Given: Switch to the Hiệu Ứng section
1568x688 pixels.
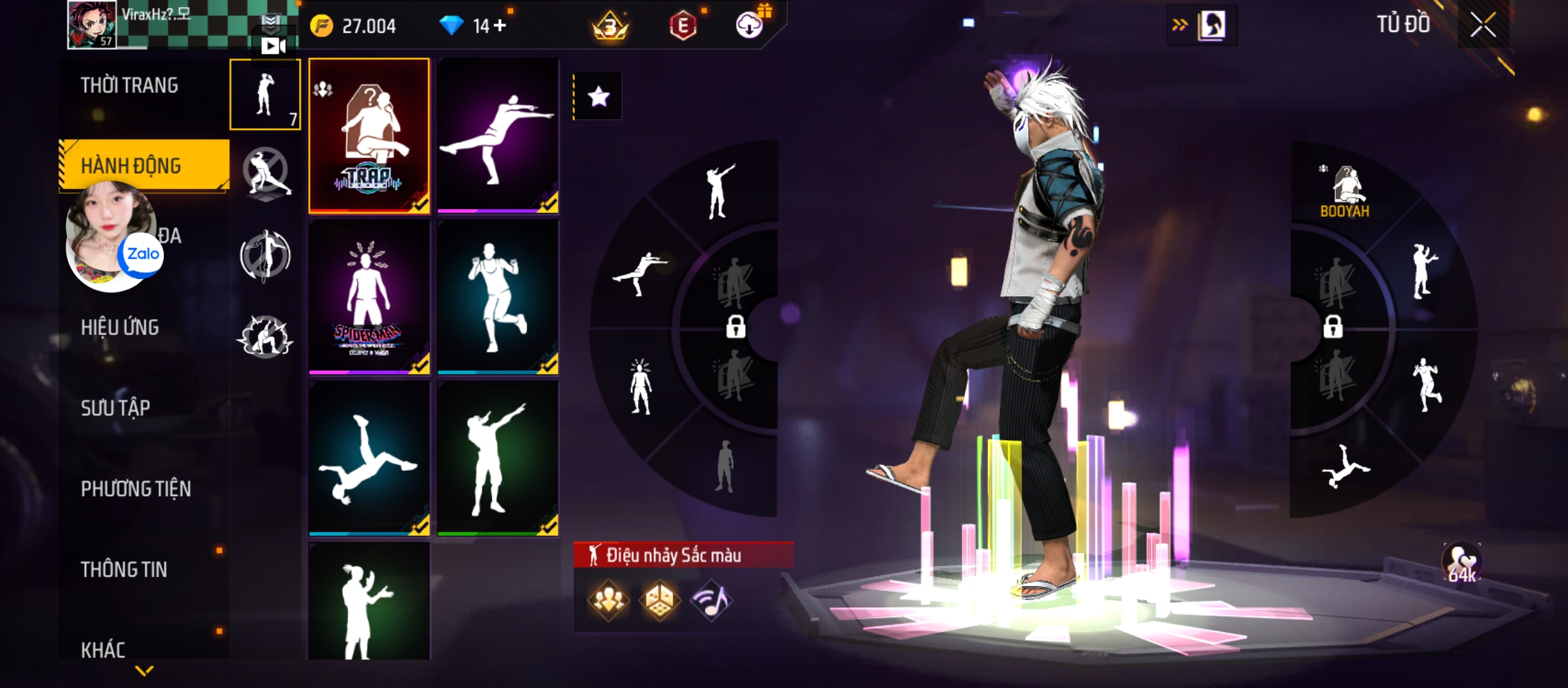Looking at the screenshot, I should click(120, 327).
